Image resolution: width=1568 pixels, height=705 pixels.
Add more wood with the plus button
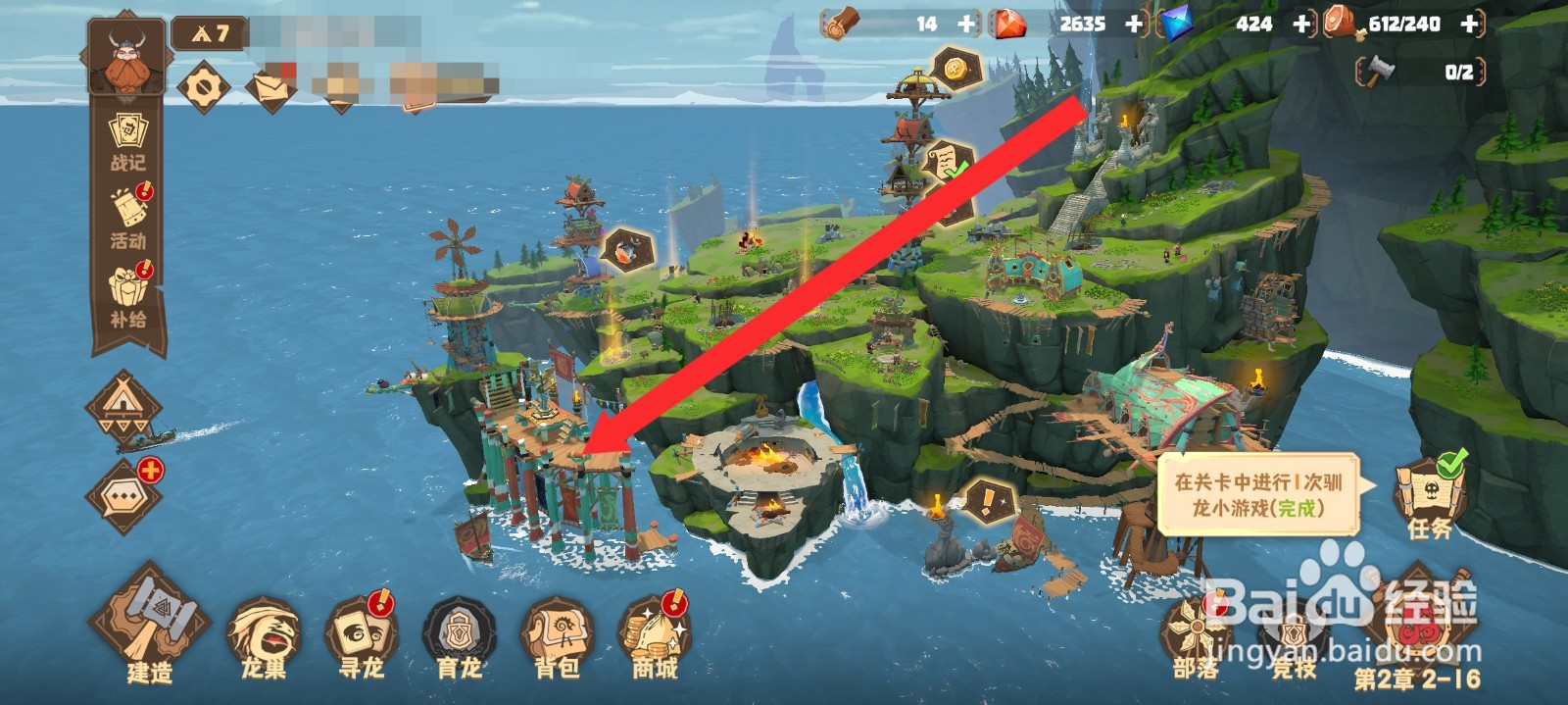click(x=967, y=24)
